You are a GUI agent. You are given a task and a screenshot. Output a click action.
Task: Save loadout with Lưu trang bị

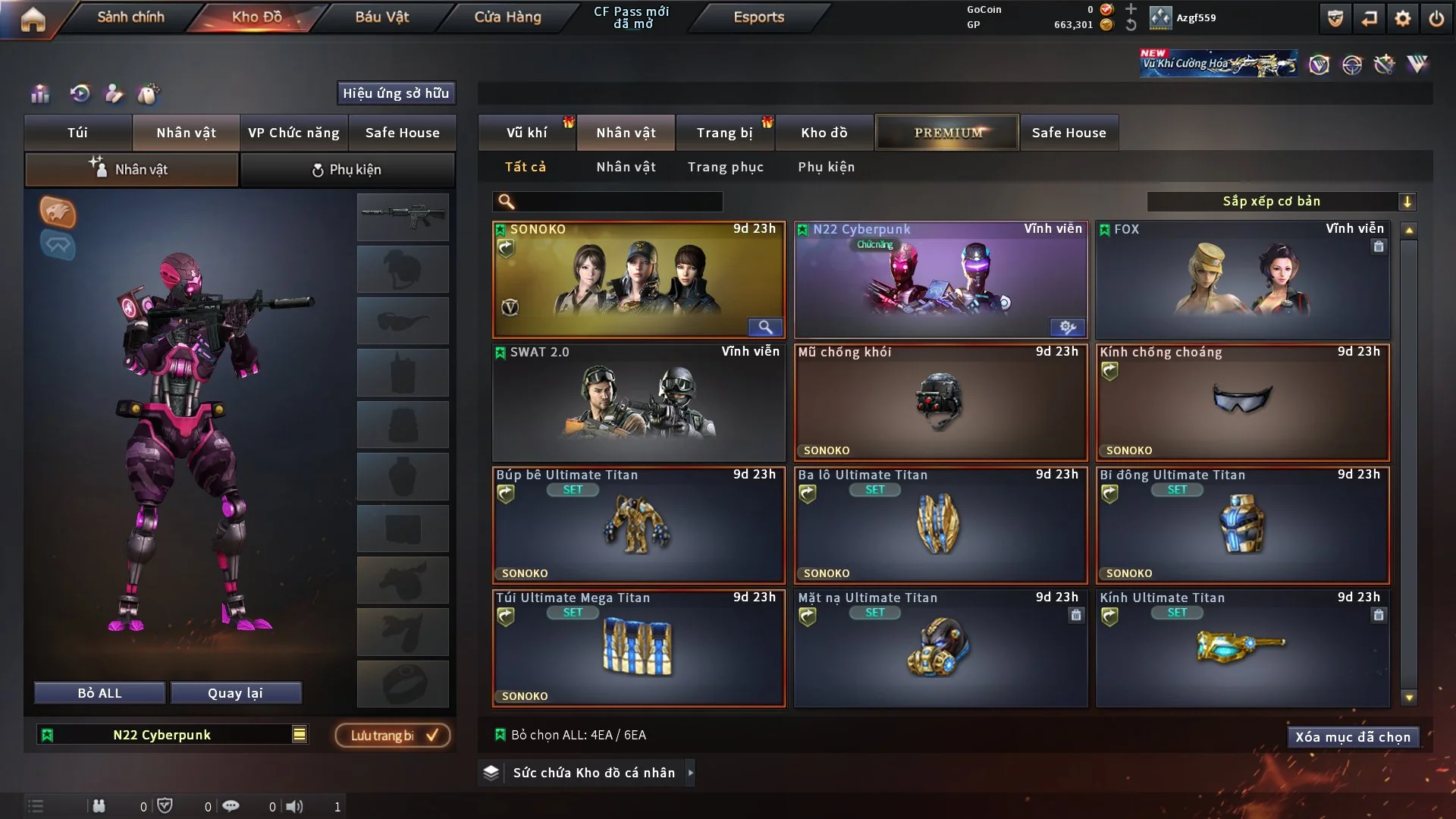pyautogui.click(x=393, y=736)
